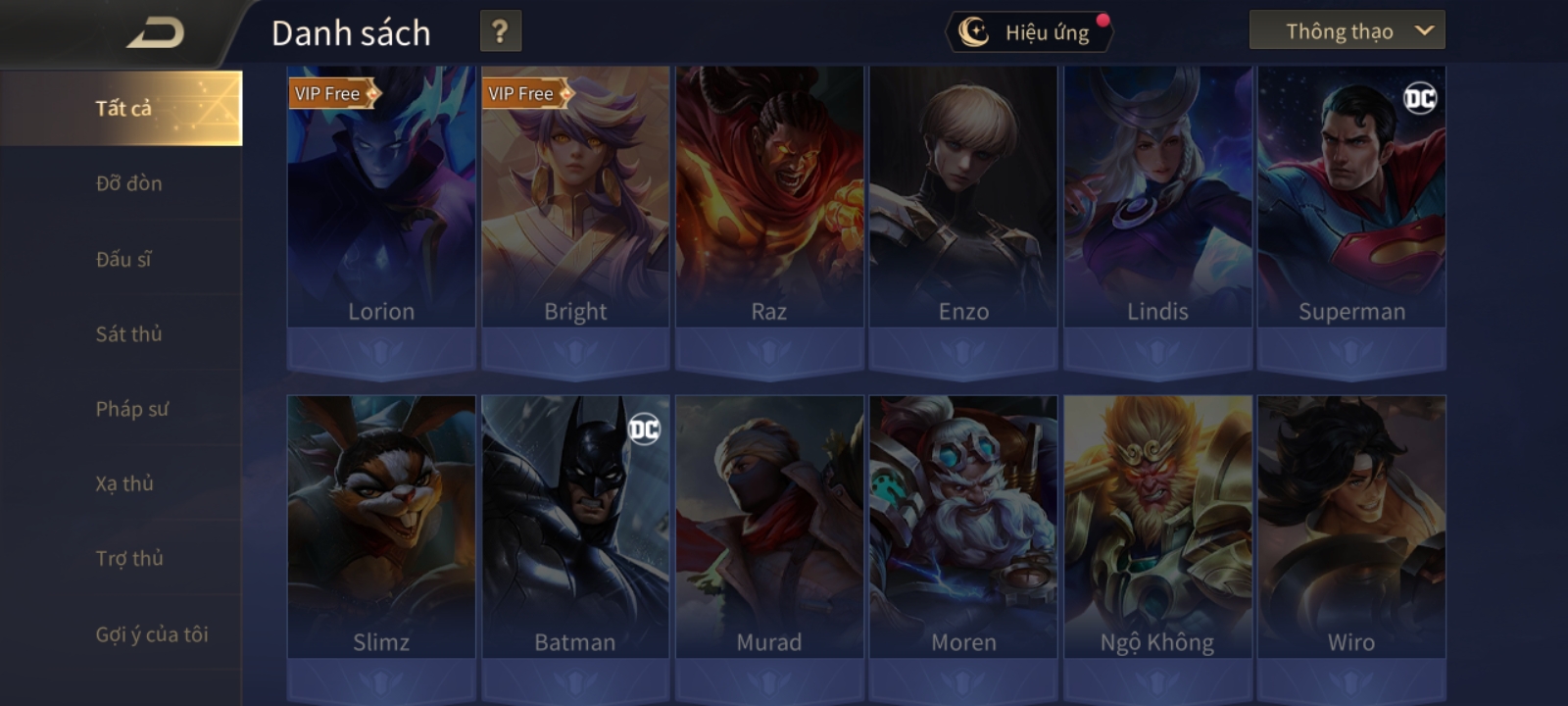The width and height of the screenshot is (1568, 706).
Task: Show the Đỡ đòn hero category
Action: (x=128, y=183)
